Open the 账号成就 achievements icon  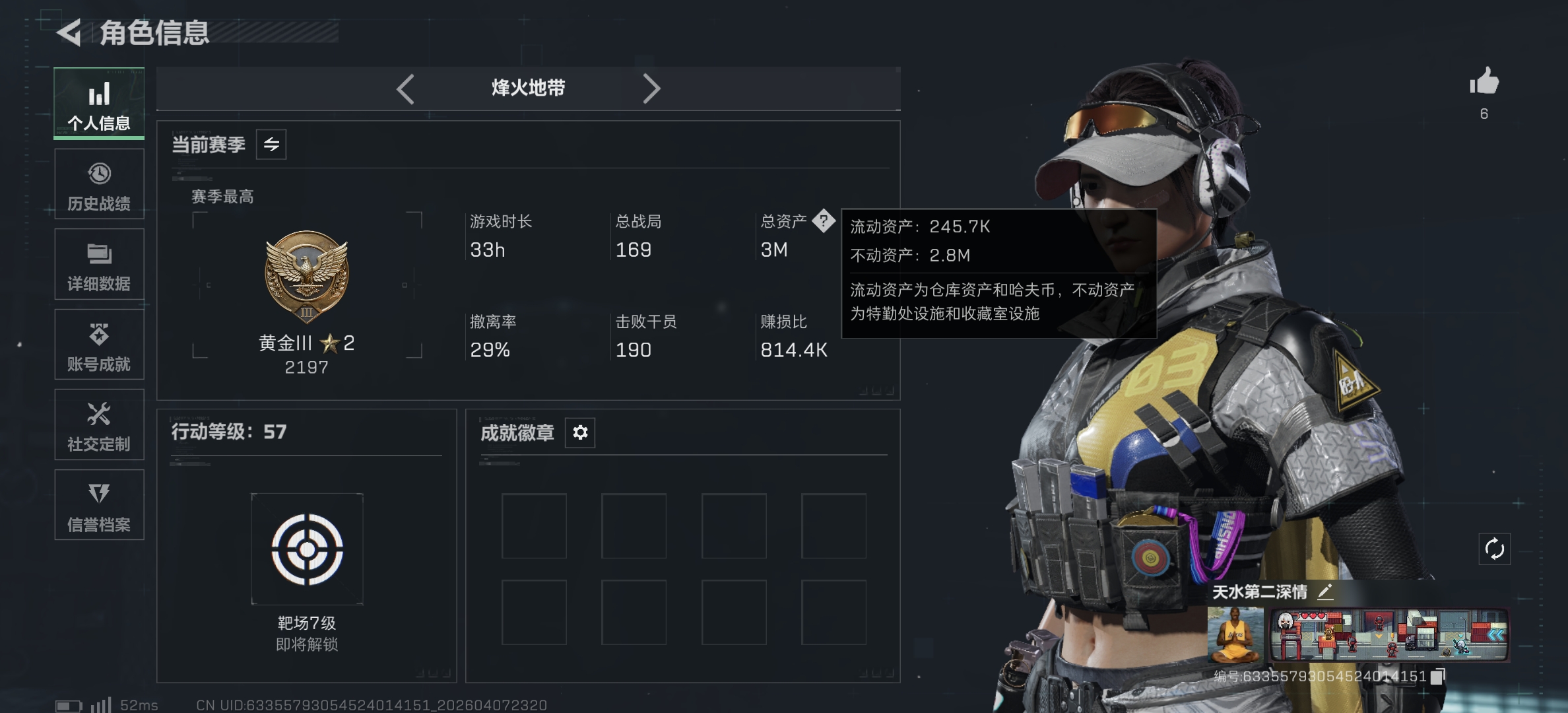[98, 337]
